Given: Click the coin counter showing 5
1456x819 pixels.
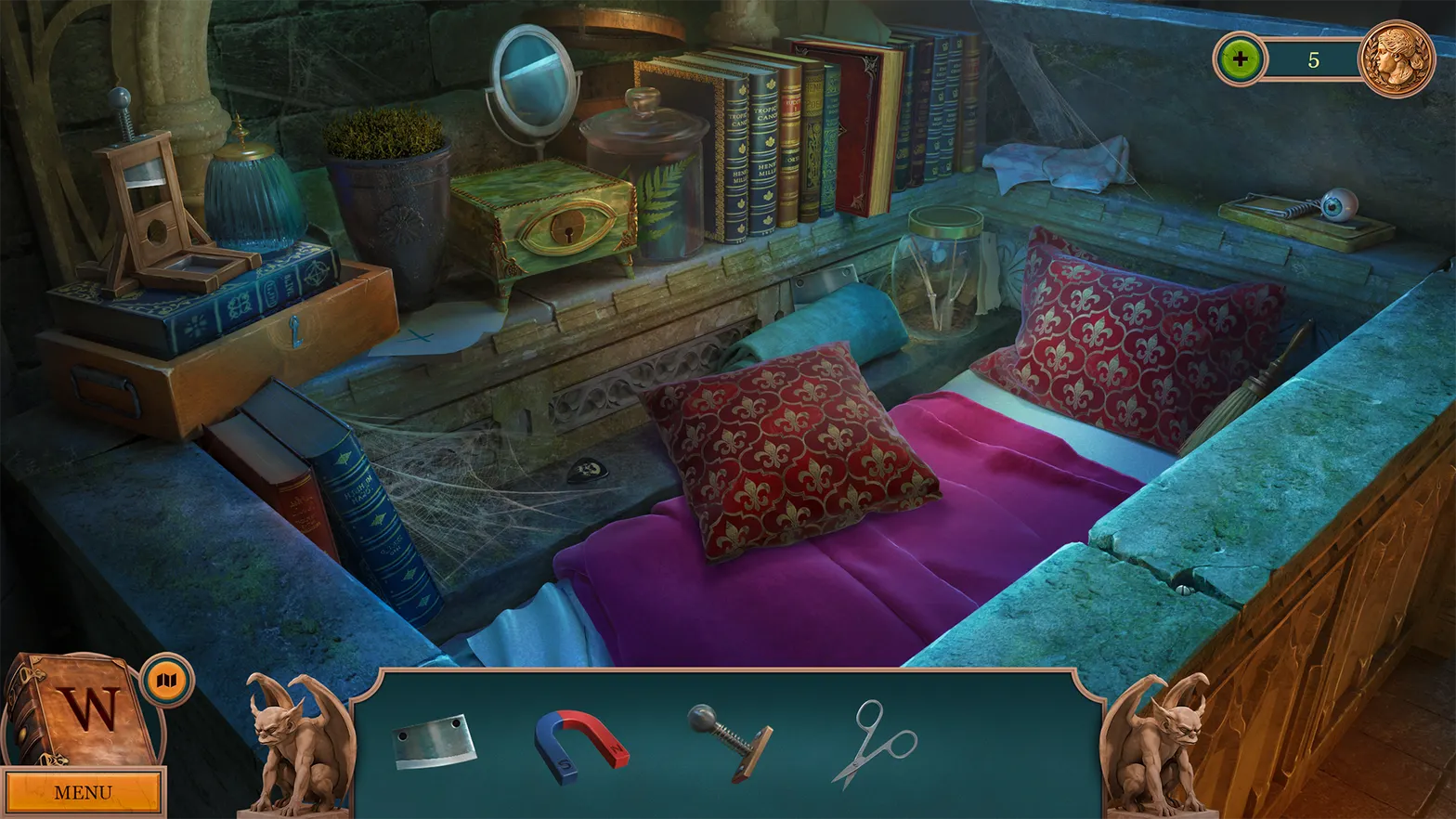Looking at the screenshot, I should coord(1313,58).
